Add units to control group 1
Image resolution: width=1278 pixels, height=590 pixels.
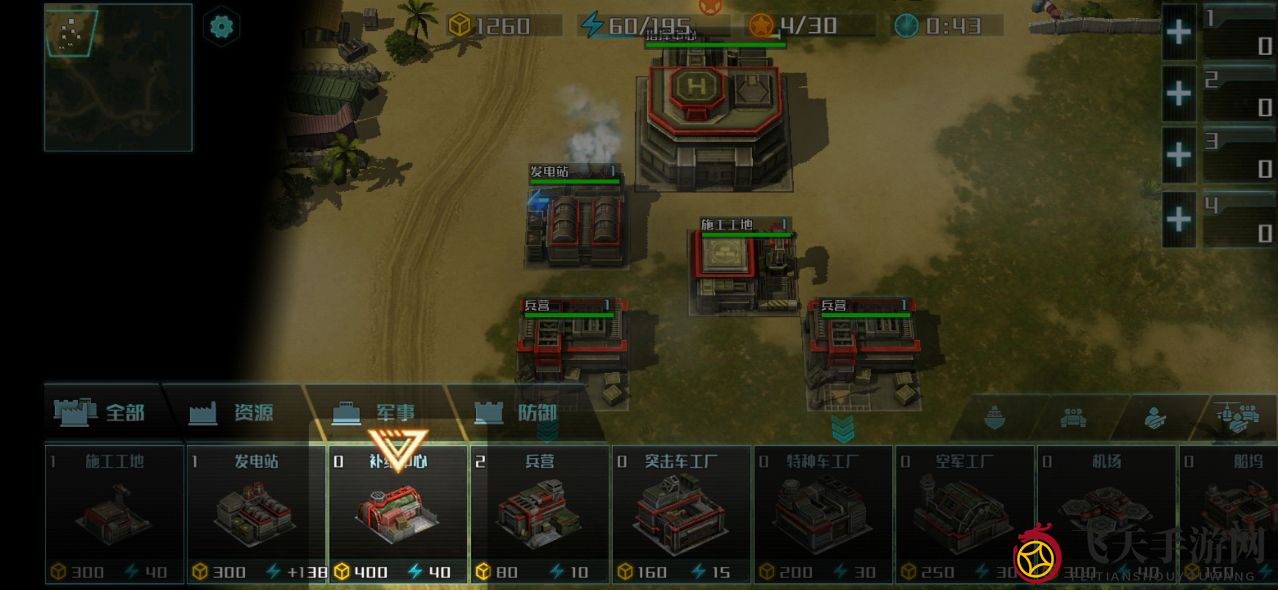tap(1179, 32)
